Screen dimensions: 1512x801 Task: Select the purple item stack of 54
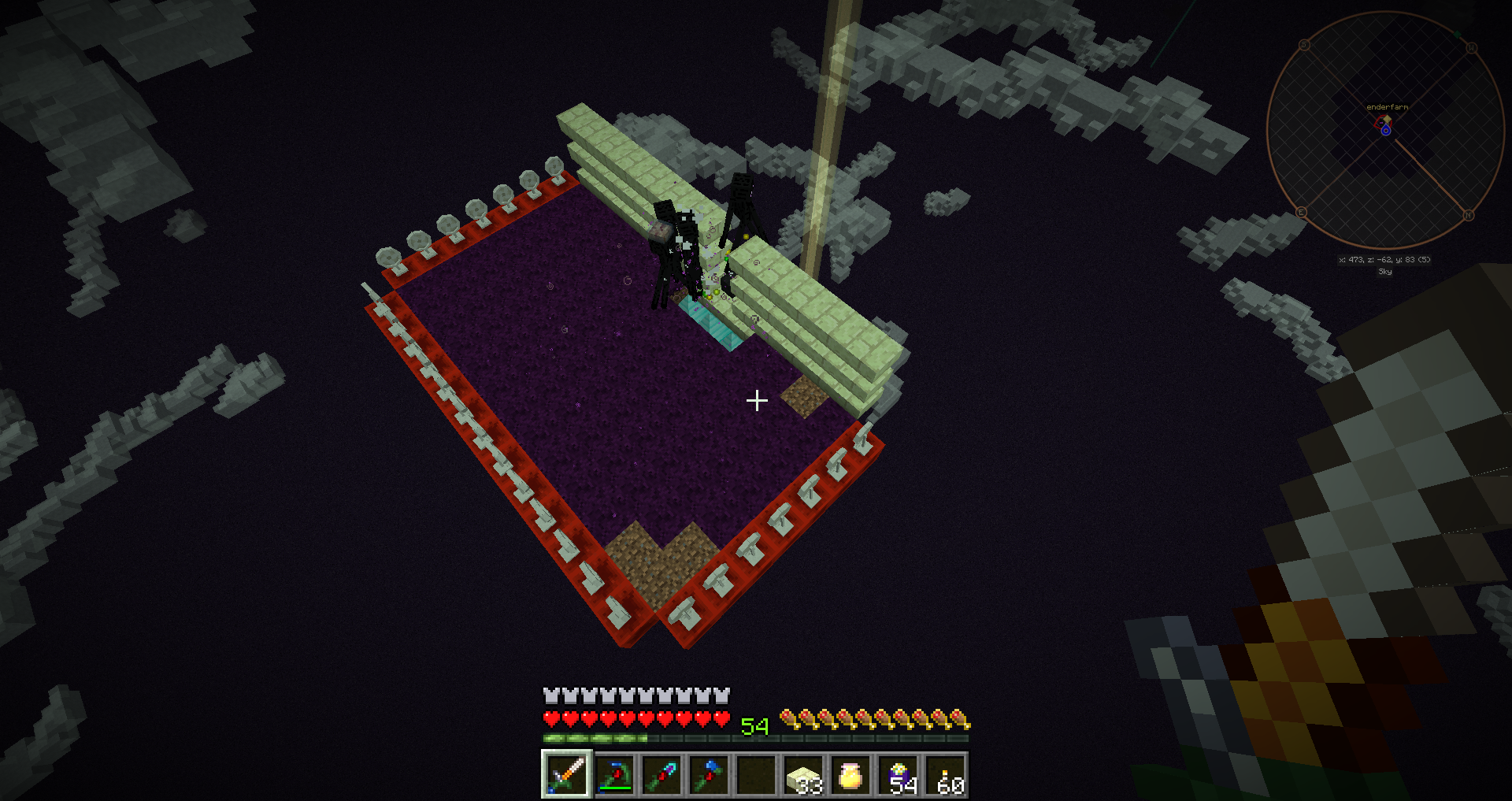(899, 775)
